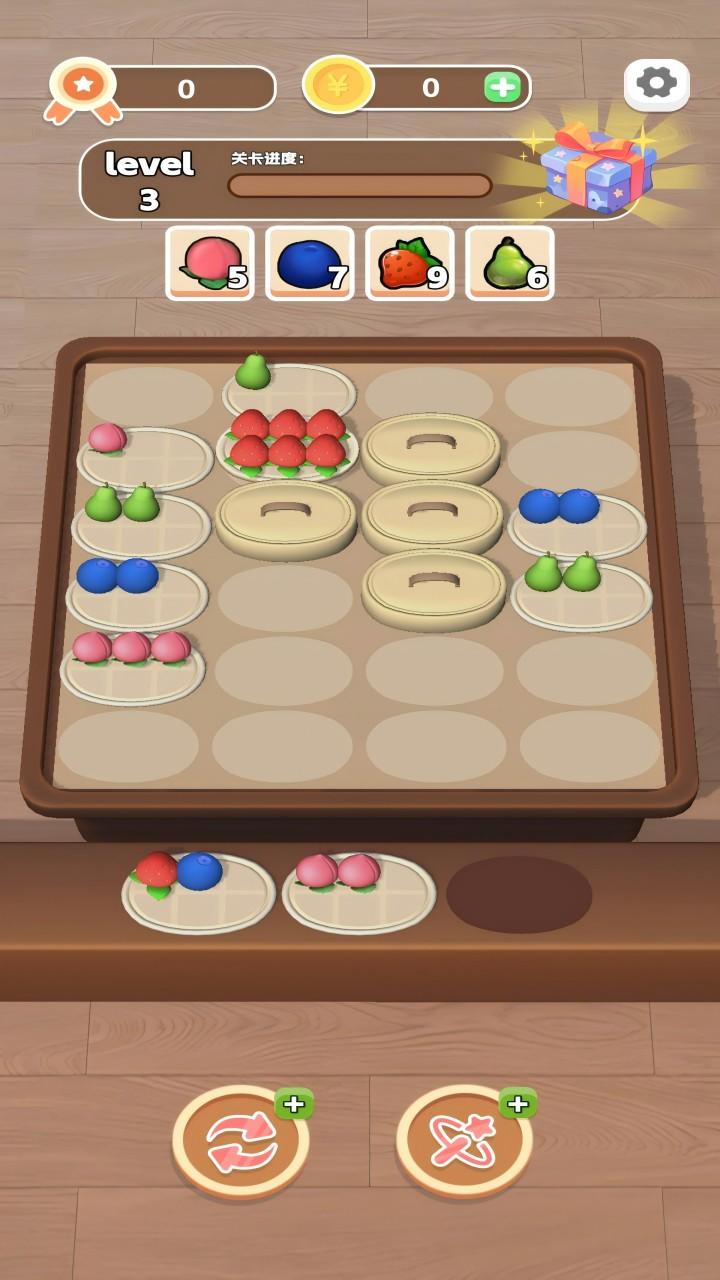Viewport: 720px width, 1280px height.
Task: Open the sparkling gift box reward
Action: (597, 166)
